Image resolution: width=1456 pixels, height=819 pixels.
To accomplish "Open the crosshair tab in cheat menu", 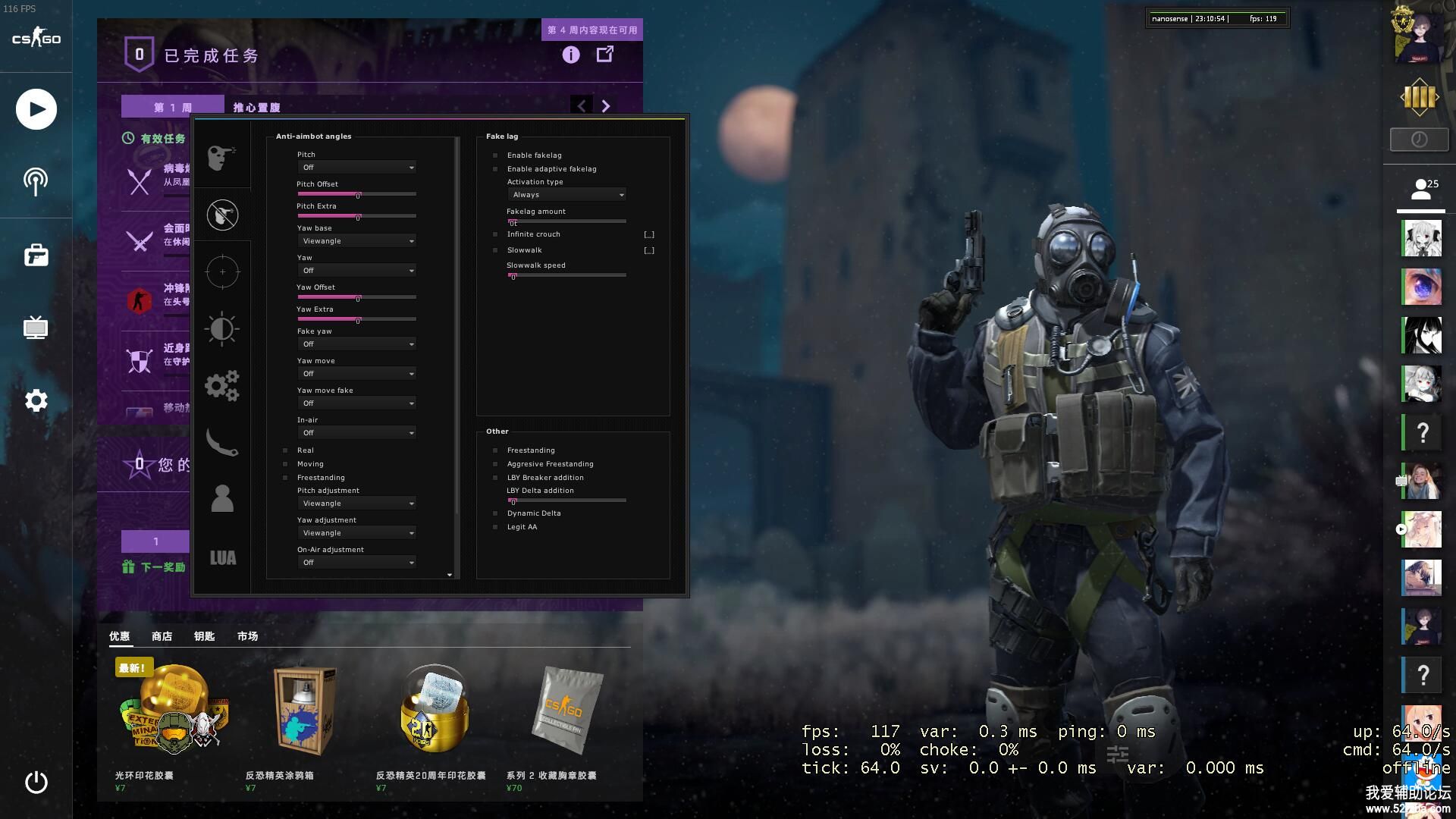I will (222, 271).
